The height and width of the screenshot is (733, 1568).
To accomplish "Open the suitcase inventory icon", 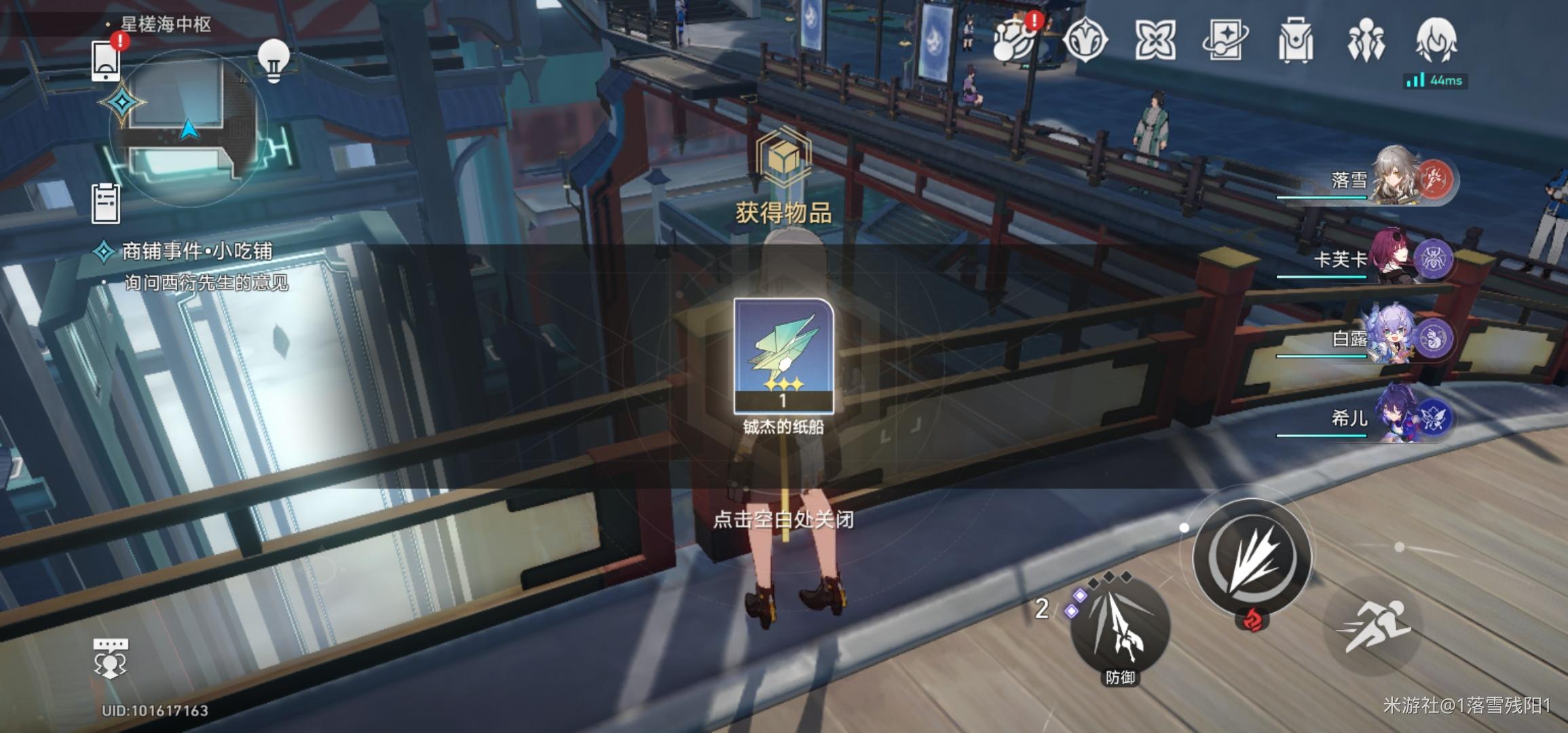I will point(1295,41).
